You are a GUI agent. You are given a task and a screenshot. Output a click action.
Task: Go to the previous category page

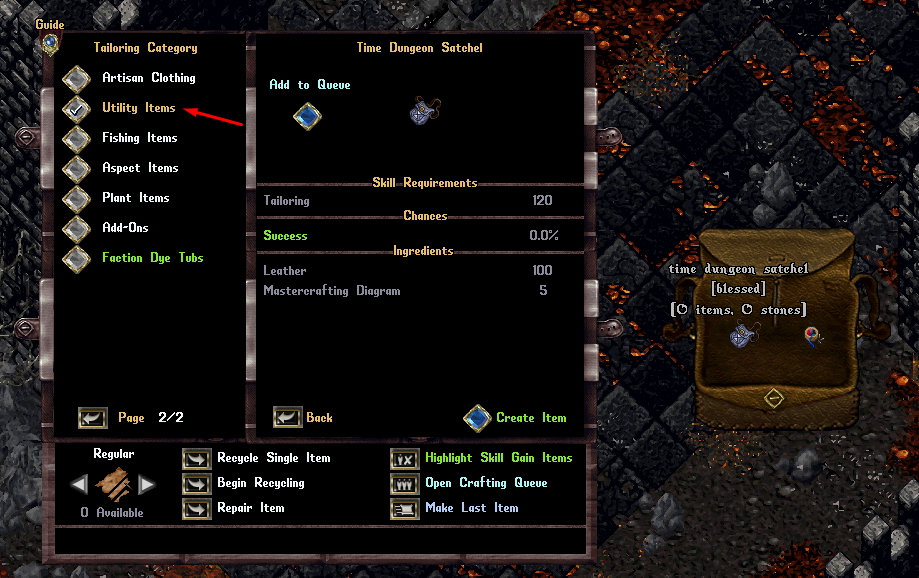tap(93, 418)
